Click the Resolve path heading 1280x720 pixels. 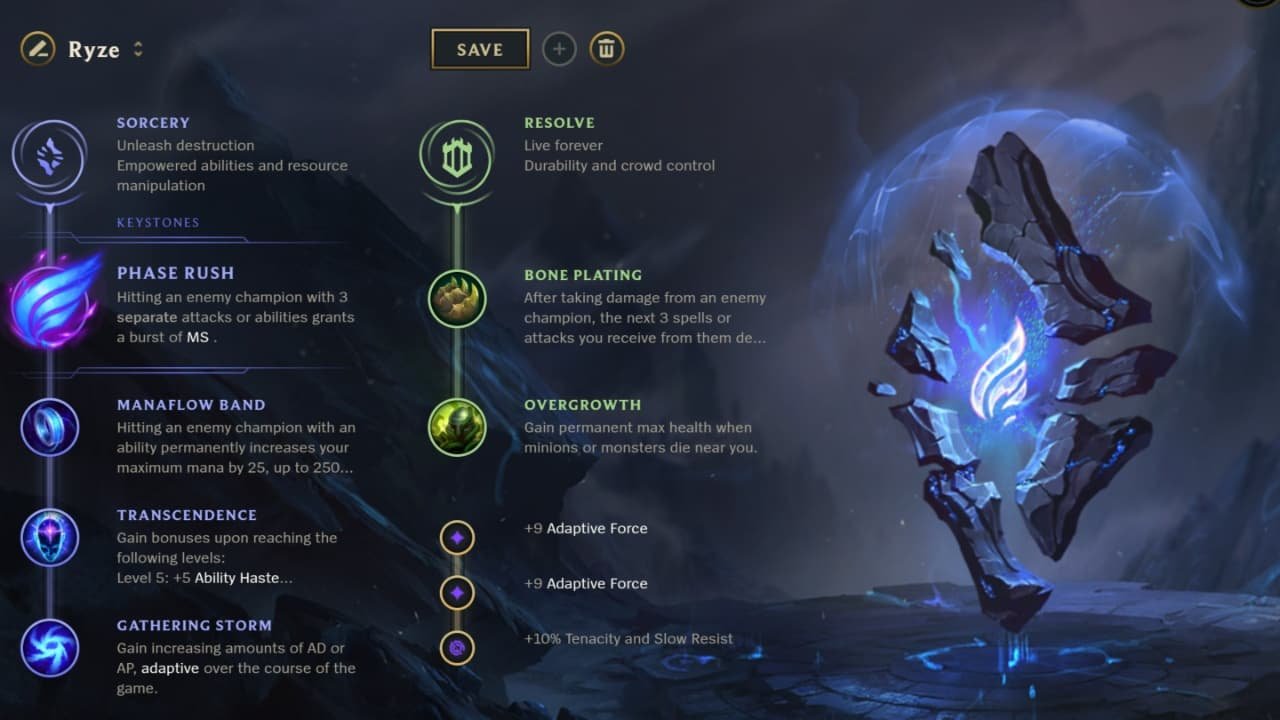tap(559, 122)
